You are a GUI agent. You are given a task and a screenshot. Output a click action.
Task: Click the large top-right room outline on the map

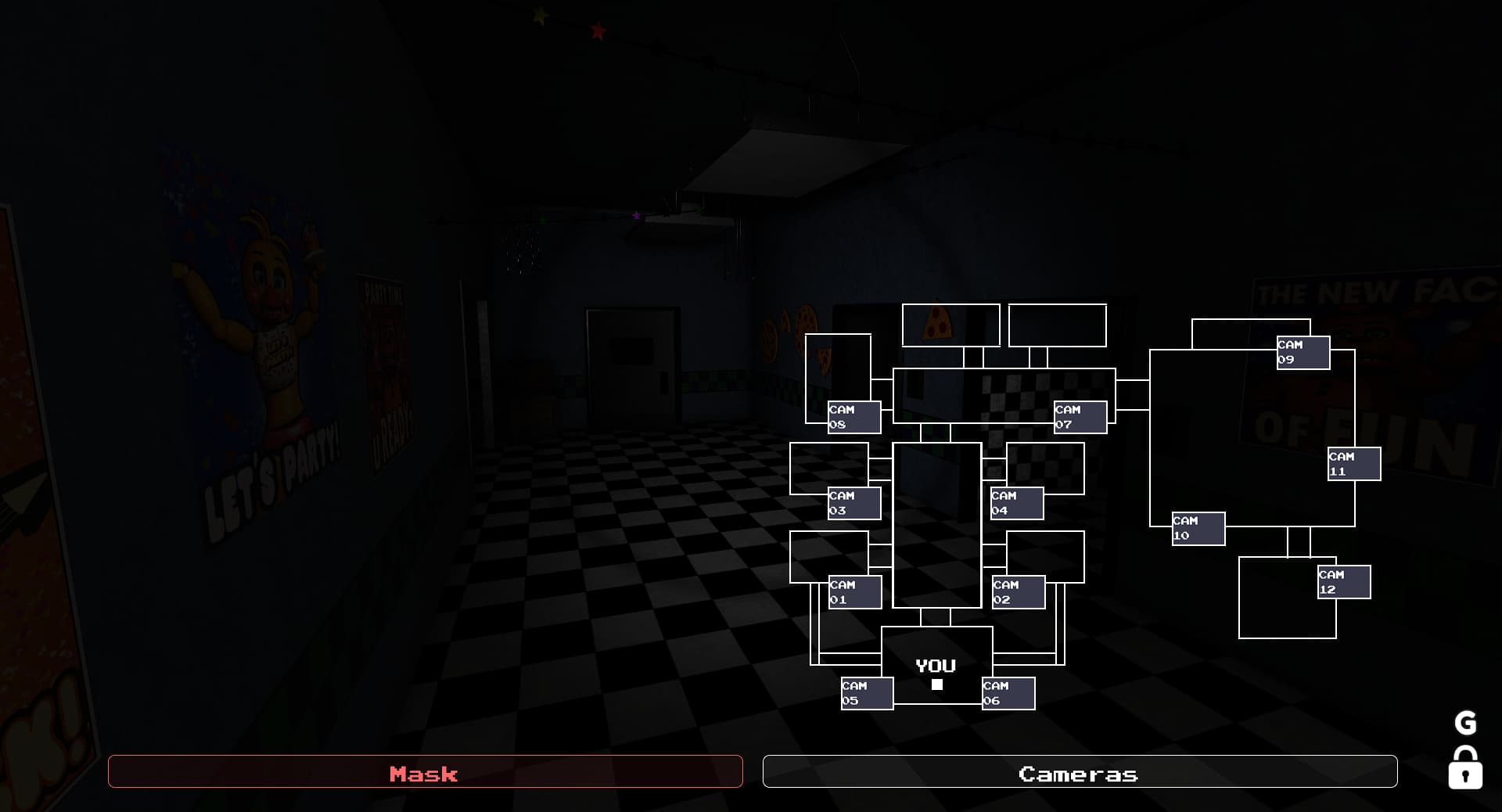1058,325
